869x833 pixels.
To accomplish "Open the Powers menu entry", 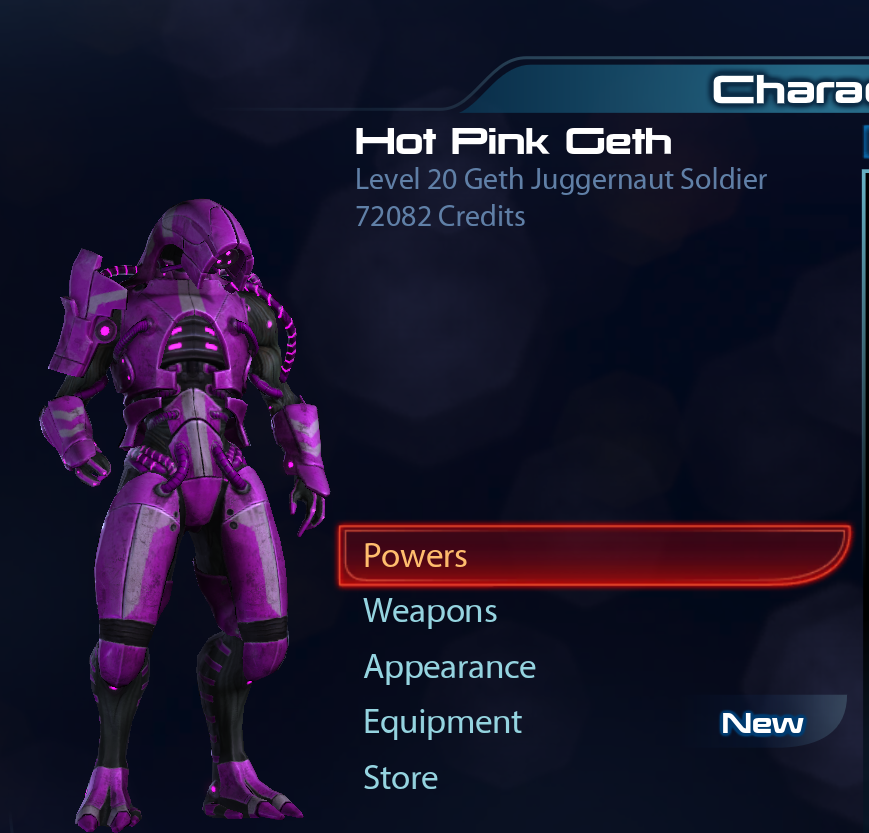I will tap(416, 556).
